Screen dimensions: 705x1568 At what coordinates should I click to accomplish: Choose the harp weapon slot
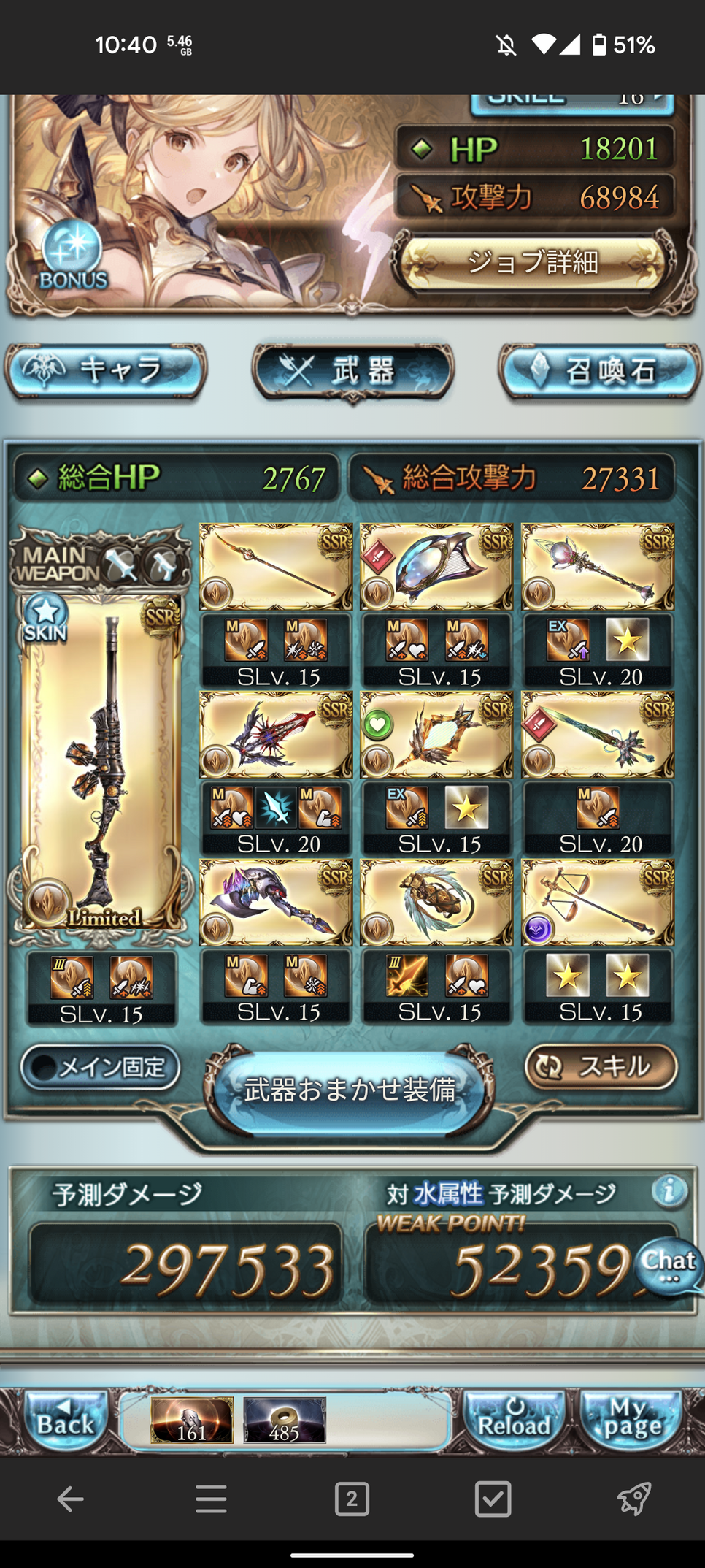pyautogui.click(x=436, y=566)
